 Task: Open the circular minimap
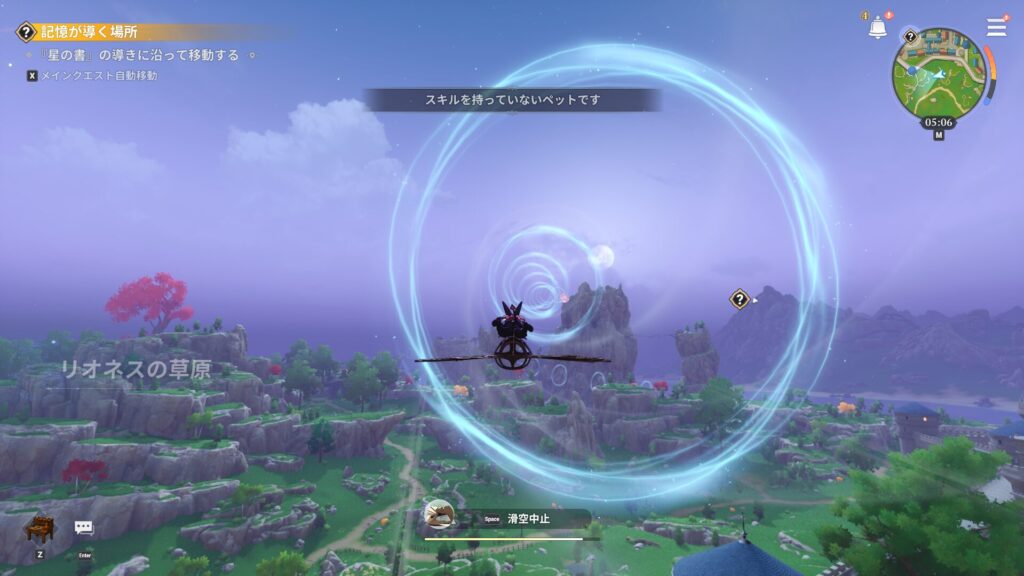click(939, 73)
